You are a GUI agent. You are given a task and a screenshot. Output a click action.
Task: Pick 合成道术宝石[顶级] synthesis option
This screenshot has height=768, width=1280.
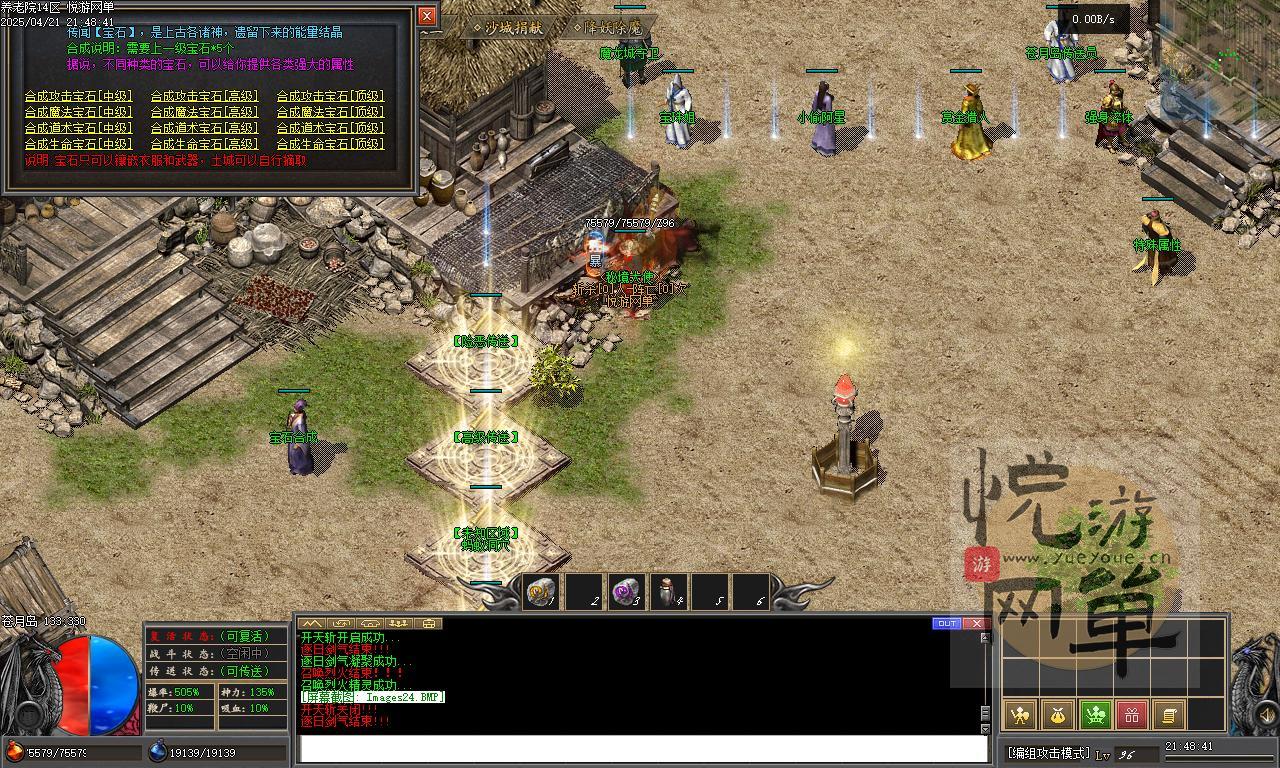tap(330, 128)
